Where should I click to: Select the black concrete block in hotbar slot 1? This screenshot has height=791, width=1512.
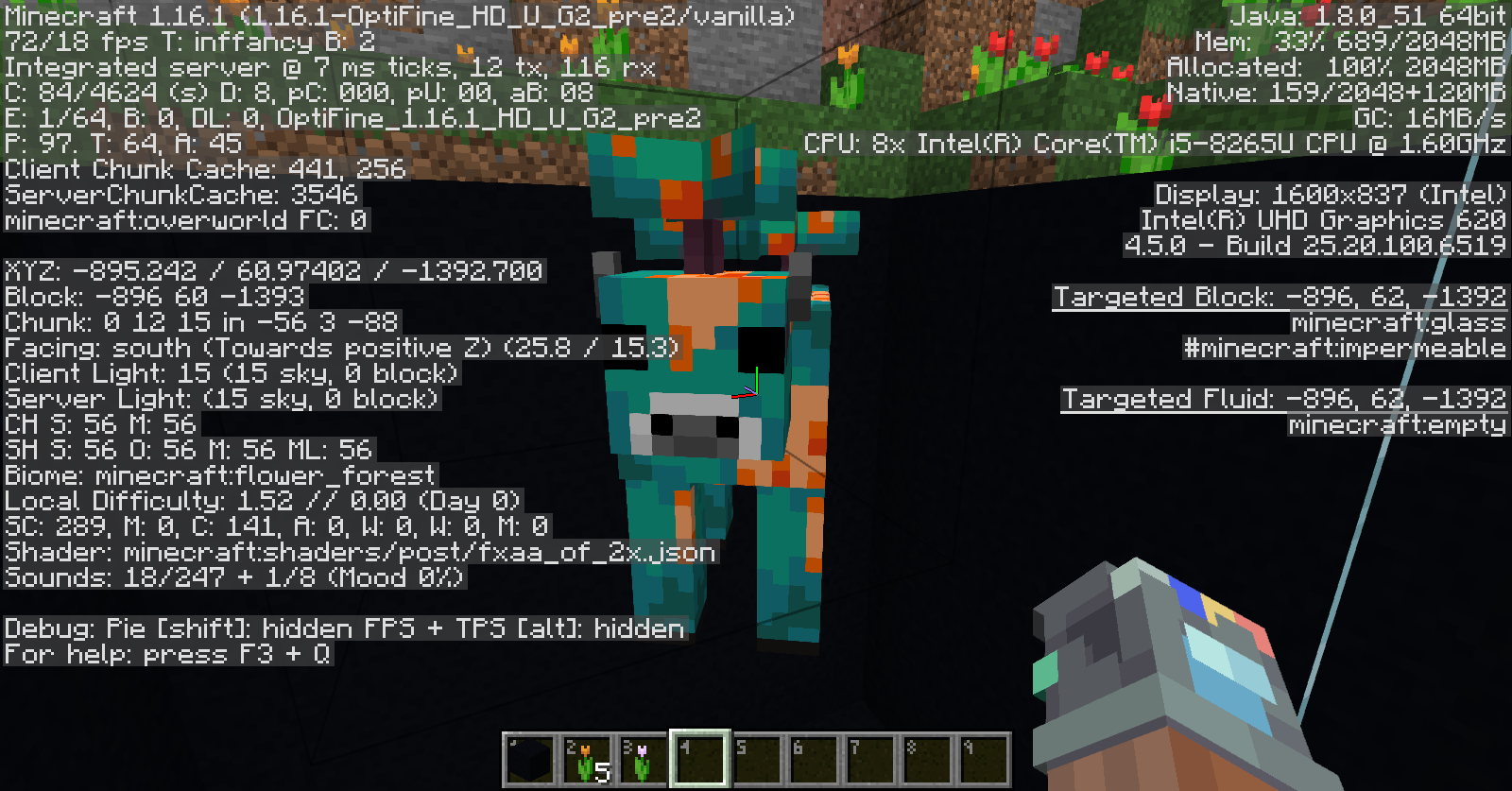[530, 756]
